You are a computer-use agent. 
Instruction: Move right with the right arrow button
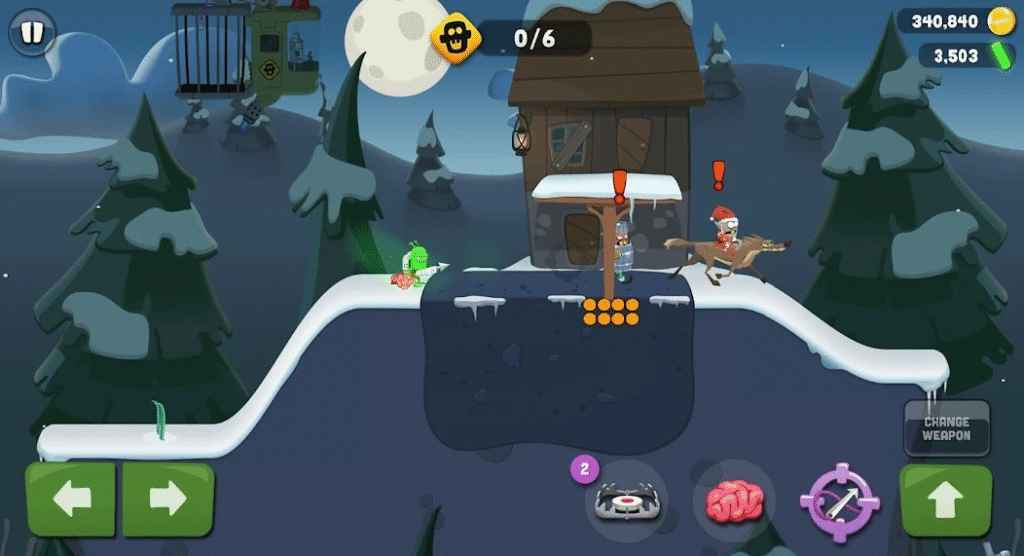pyautogui.click(x=168, y=499)
